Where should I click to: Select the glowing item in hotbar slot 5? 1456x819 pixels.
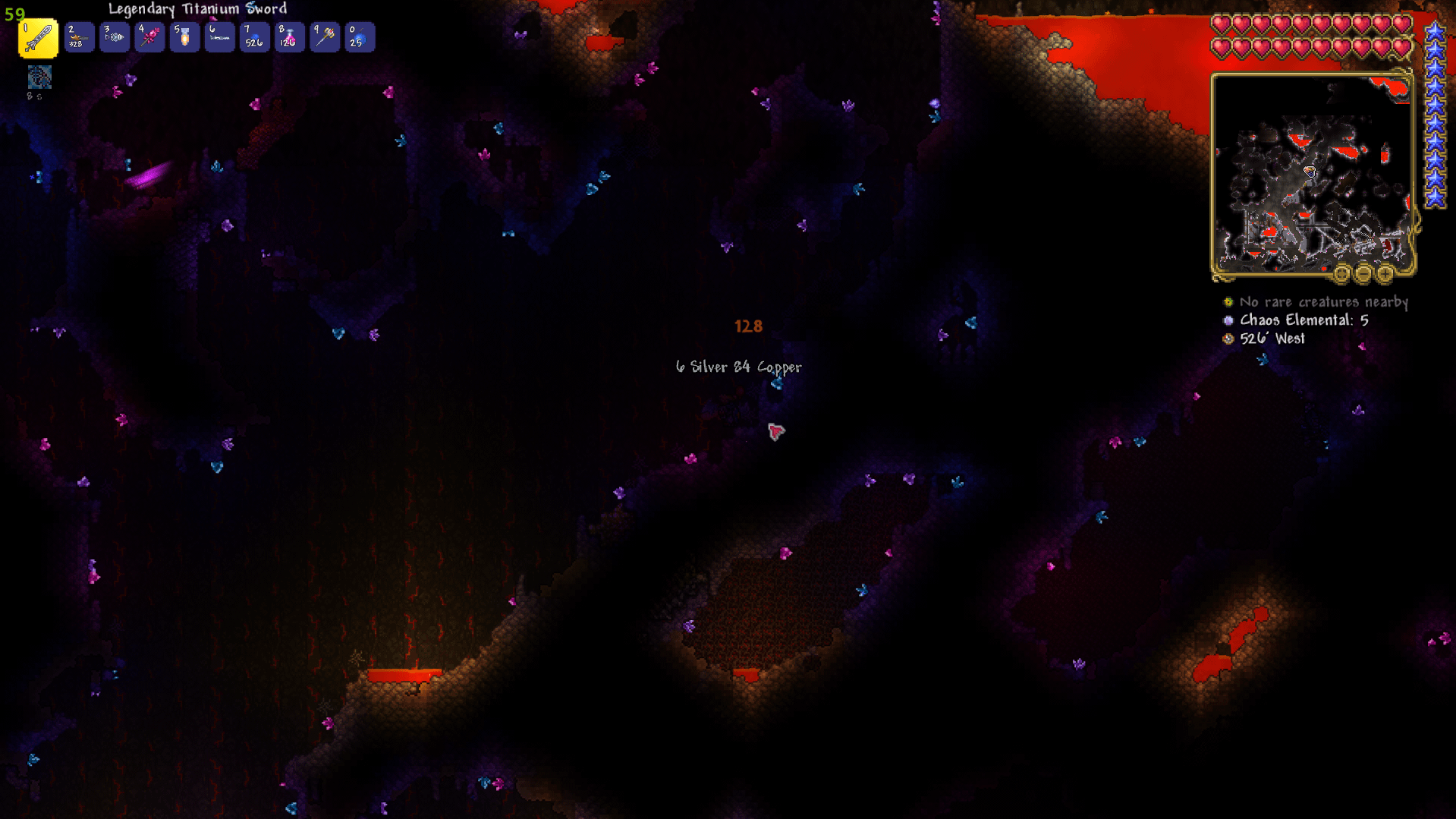click(184, 38)
